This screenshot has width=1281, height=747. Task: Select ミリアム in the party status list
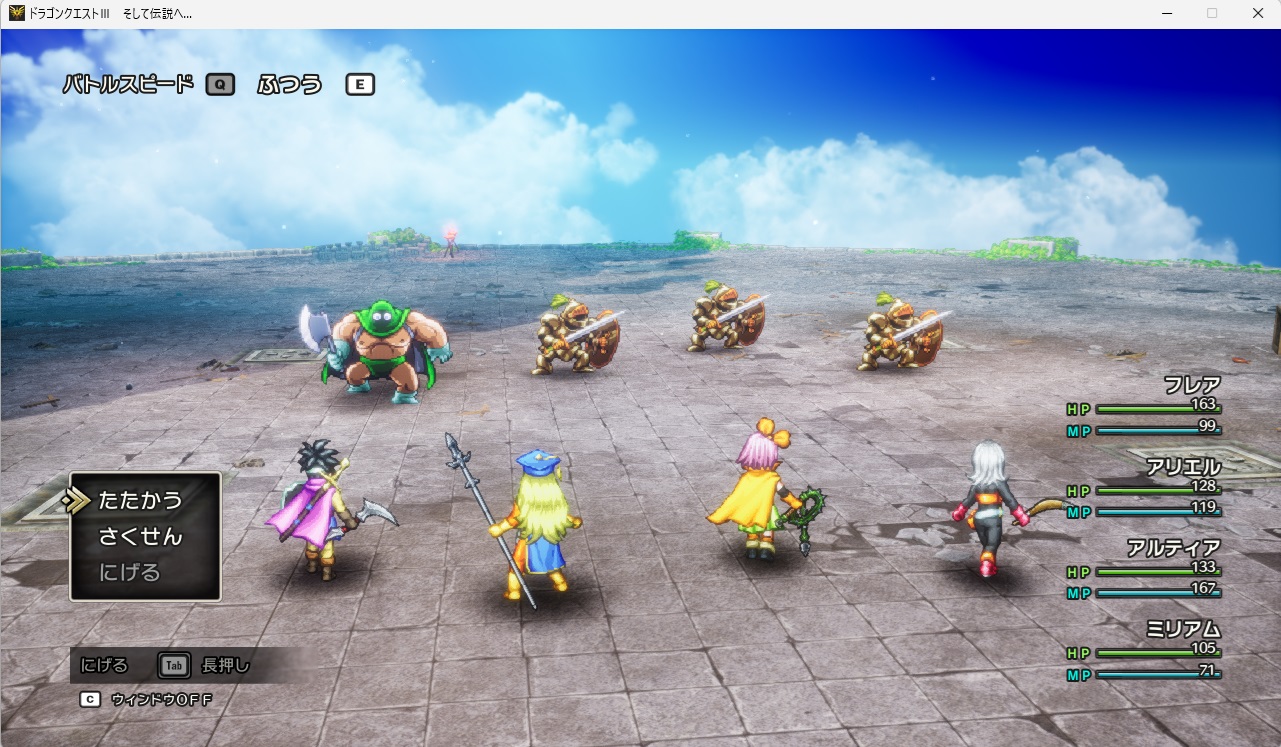[x=1183, y=629]
